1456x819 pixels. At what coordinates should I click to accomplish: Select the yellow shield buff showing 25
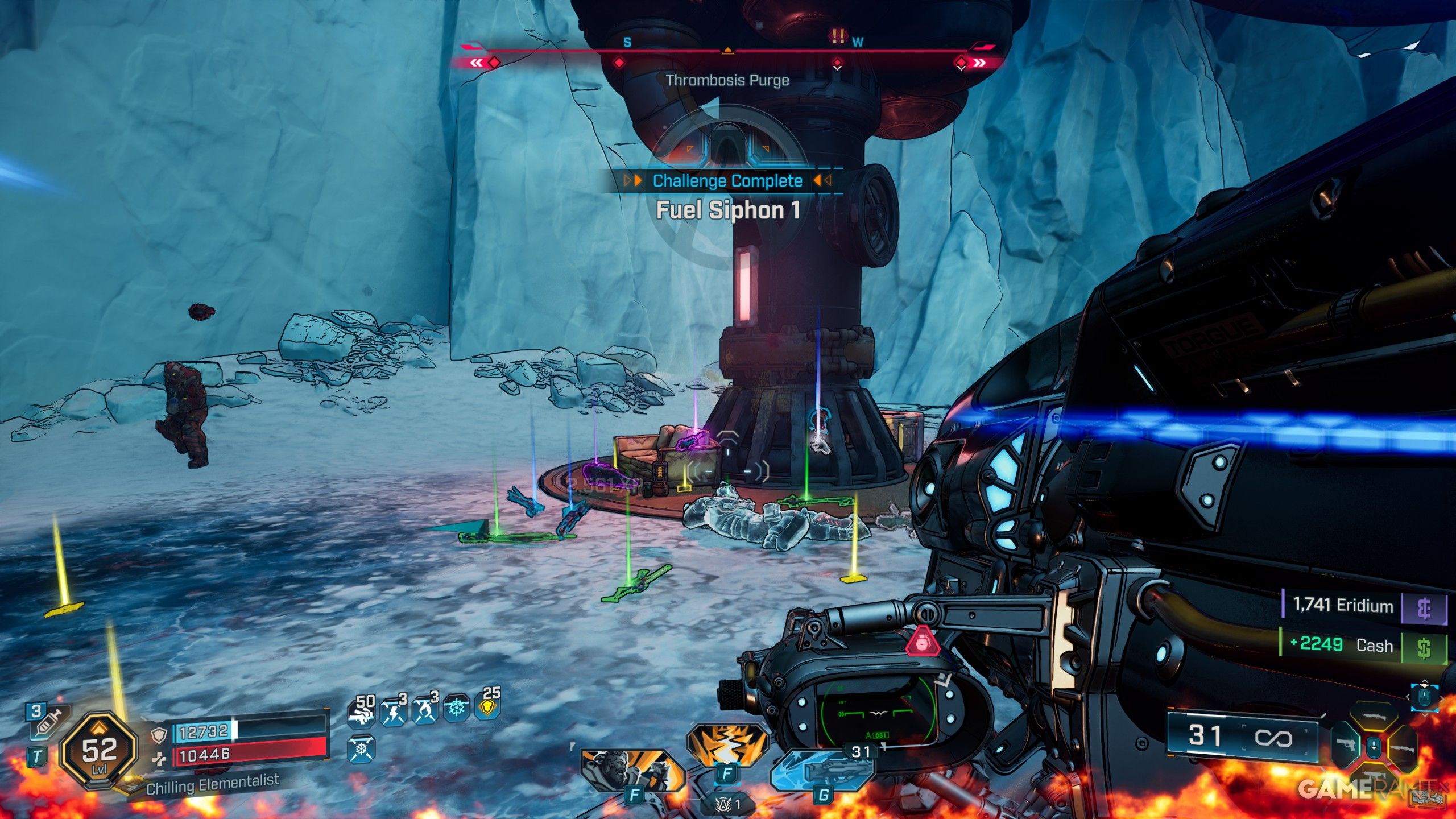coord(489,707)
